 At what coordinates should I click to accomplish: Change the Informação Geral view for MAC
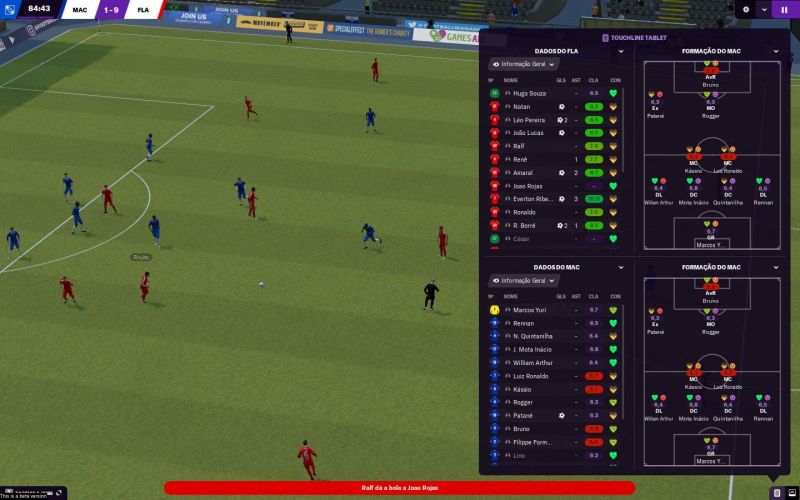tap(523, 281)
